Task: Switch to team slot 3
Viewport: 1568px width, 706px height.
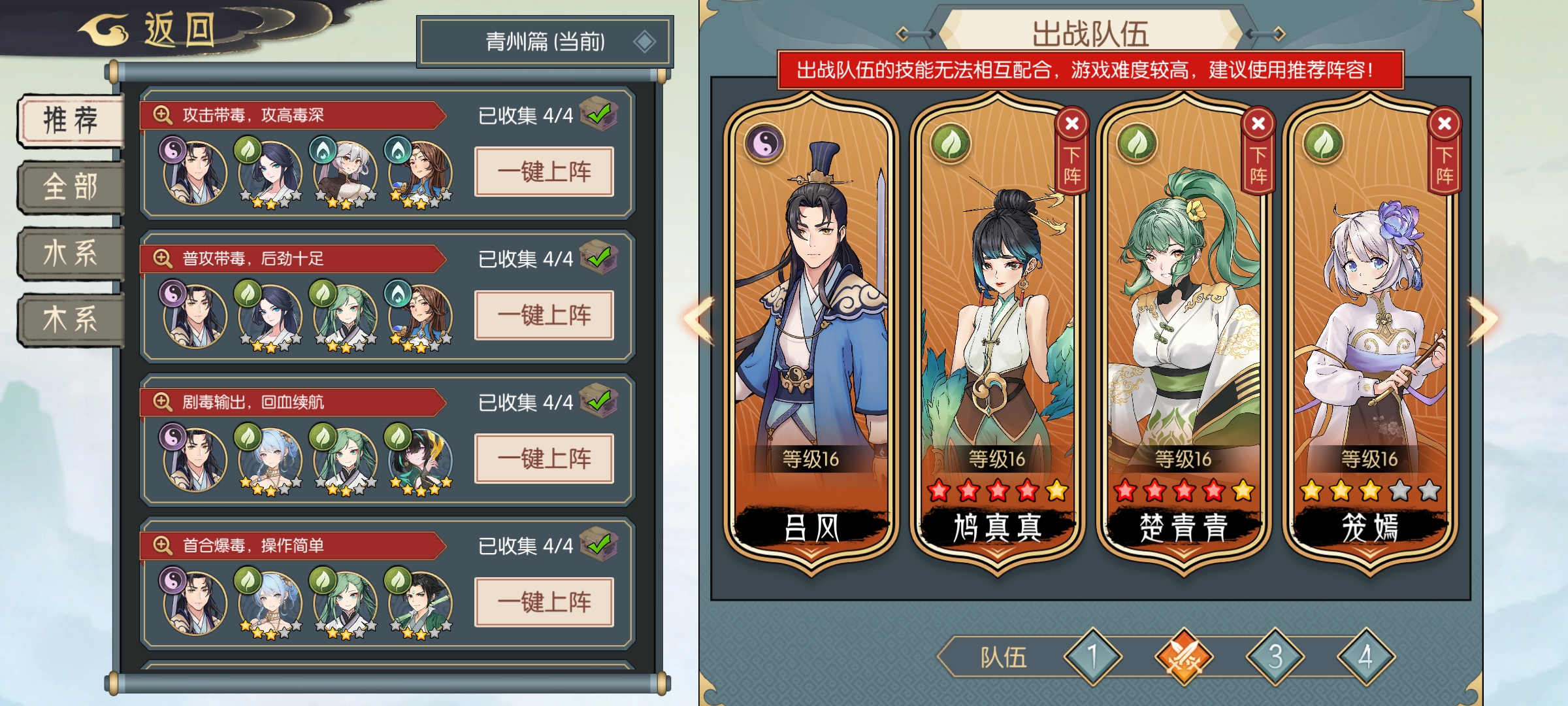Action: (1275, 656)
